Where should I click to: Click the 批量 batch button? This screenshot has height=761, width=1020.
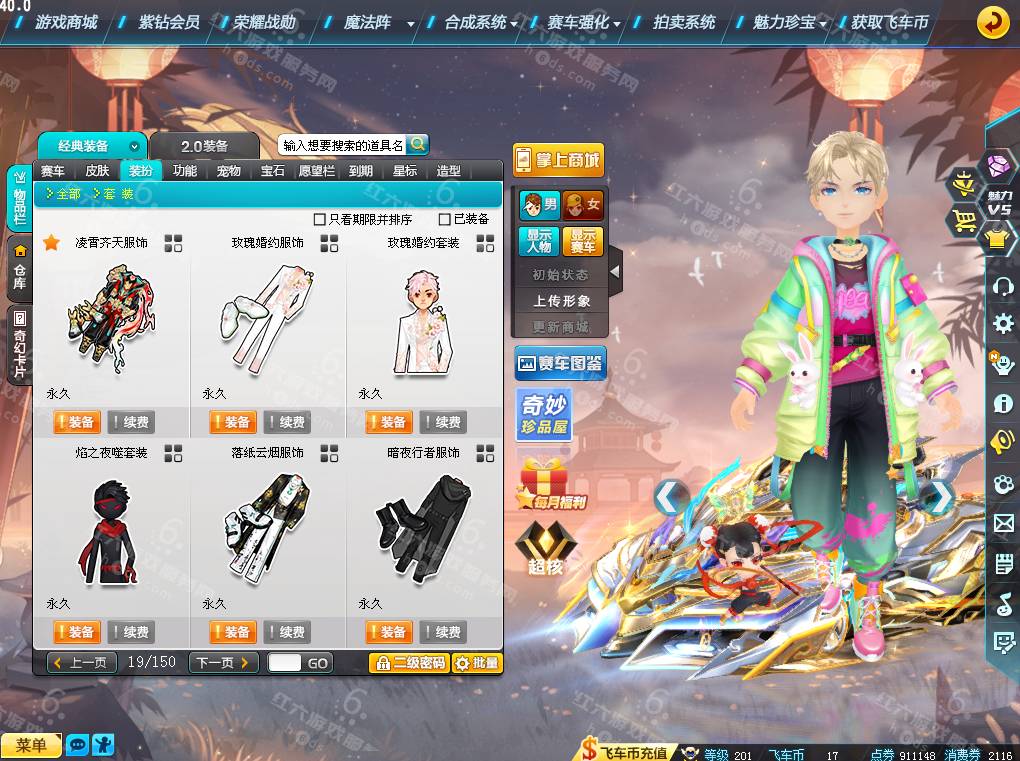point(477,662)
